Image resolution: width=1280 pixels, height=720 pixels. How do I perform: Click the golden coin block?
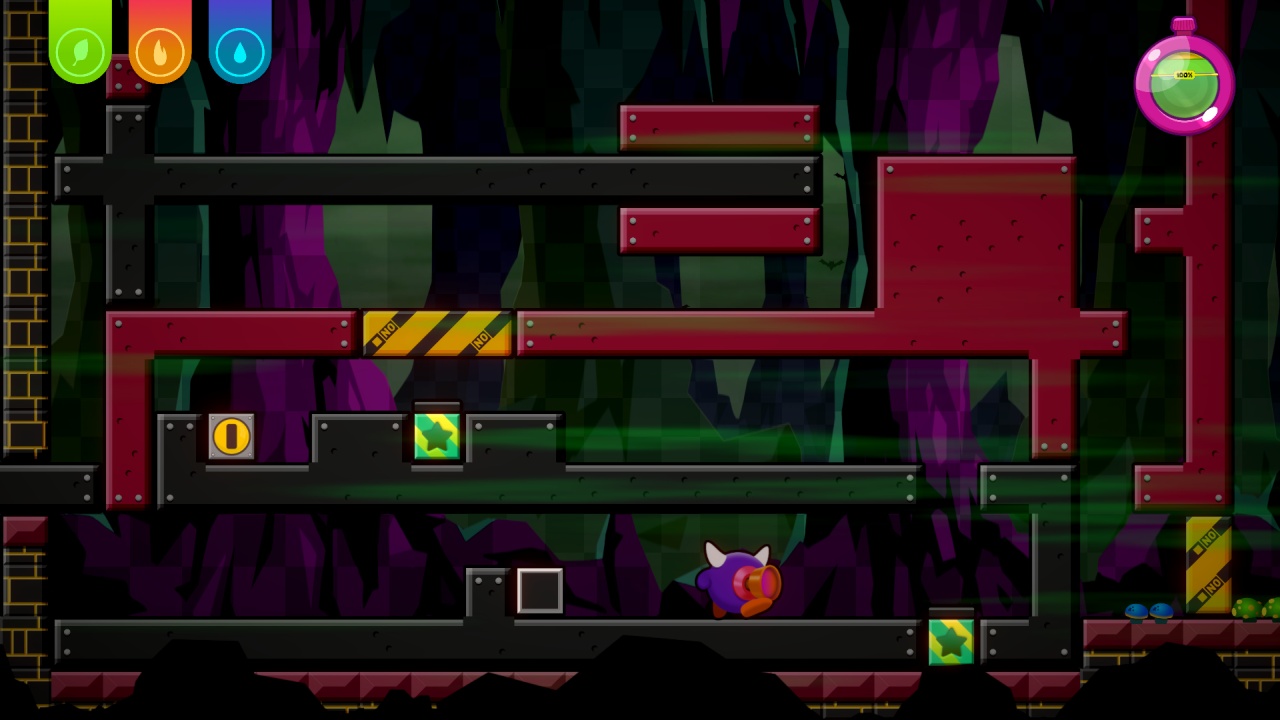pos(231,435)
